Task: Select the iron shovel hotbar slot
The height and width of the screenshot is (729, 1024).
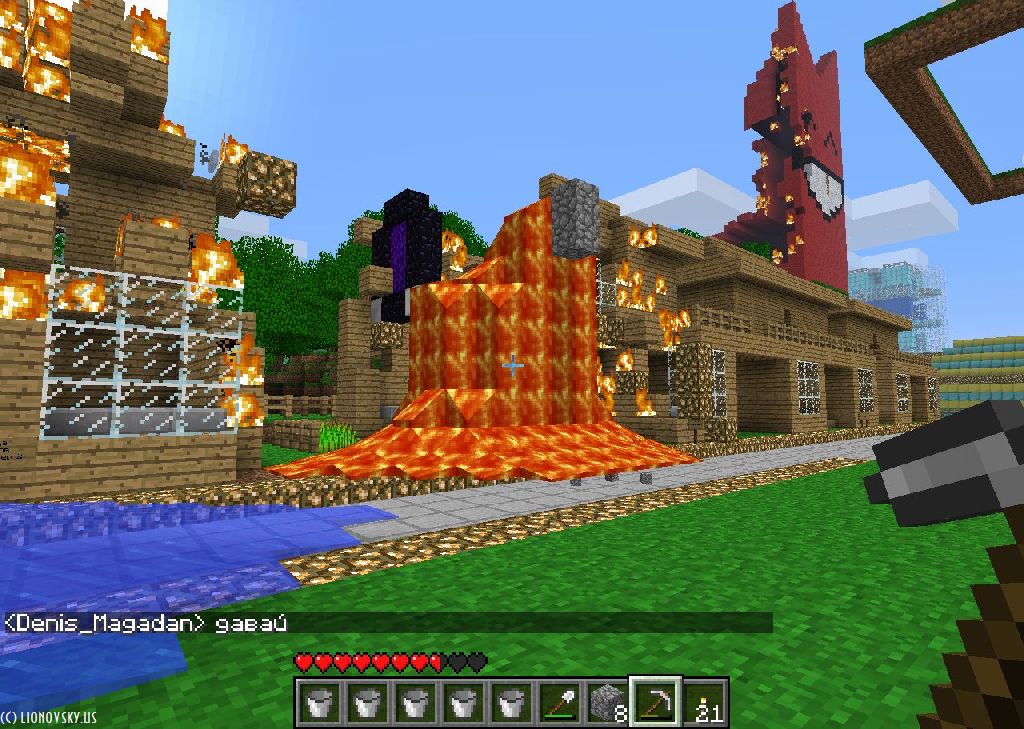Action: tap(559, 703)
